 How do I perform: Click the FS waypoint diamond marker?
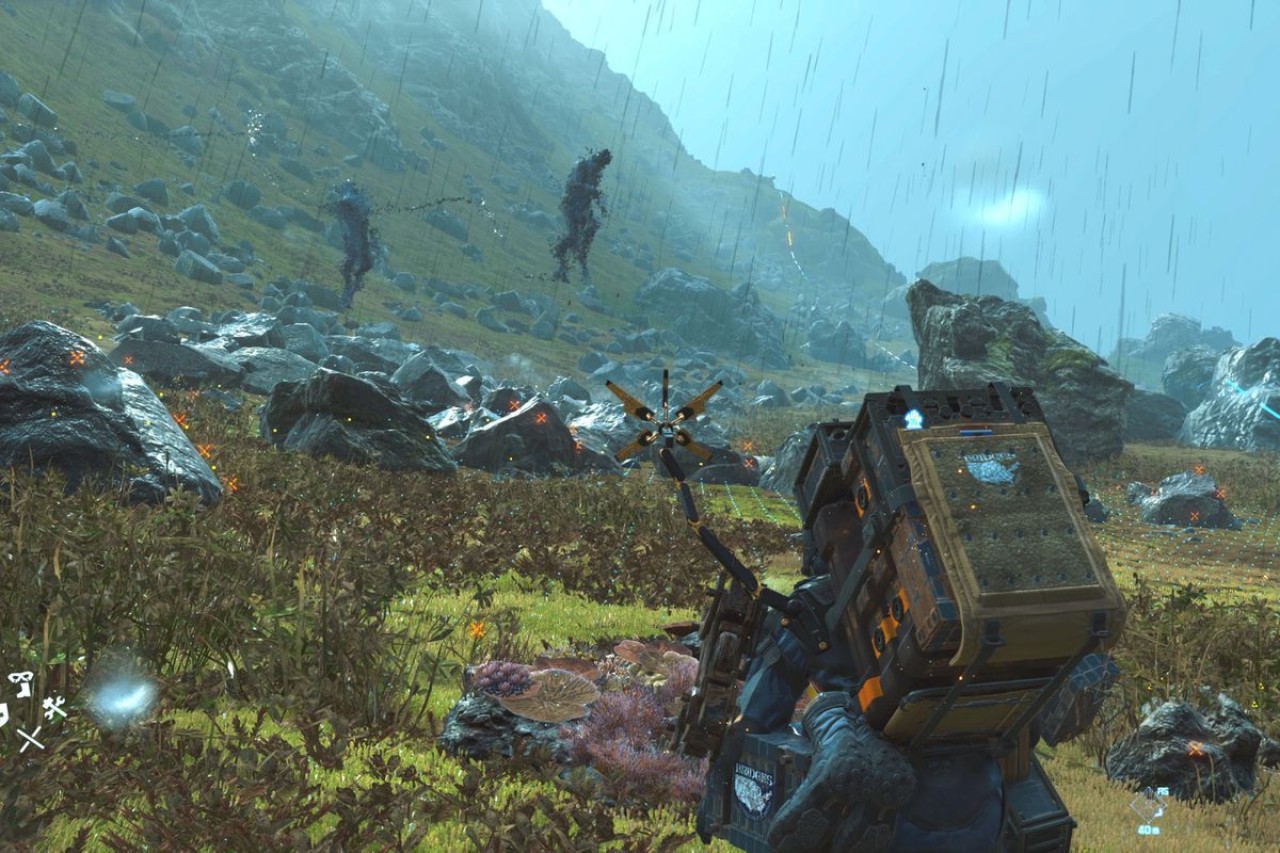[x=1148, y=805]
